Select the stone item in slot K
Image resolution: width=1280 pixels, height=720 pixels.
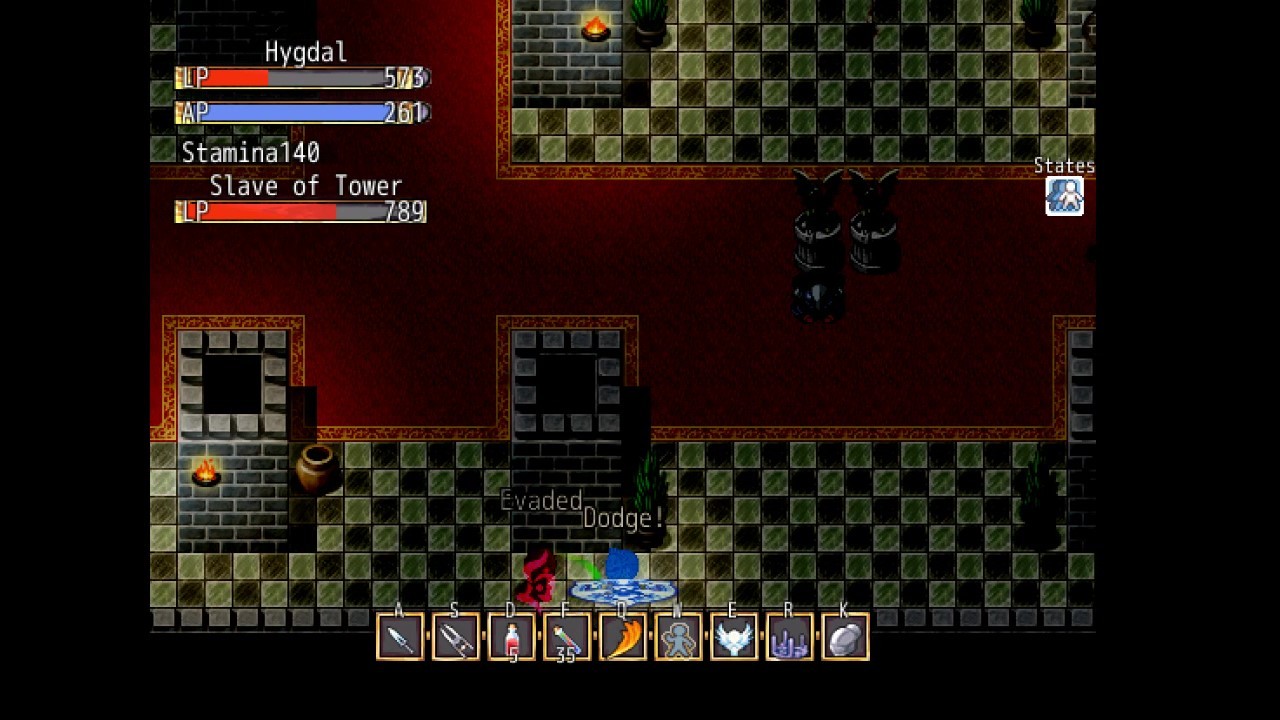pos(847,636)
